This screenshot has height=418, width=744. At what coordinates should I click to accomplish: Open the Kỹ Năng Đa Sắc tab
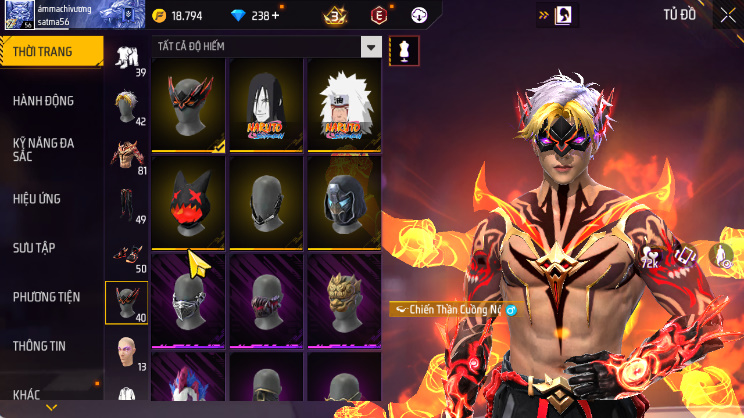pos(43,150)
